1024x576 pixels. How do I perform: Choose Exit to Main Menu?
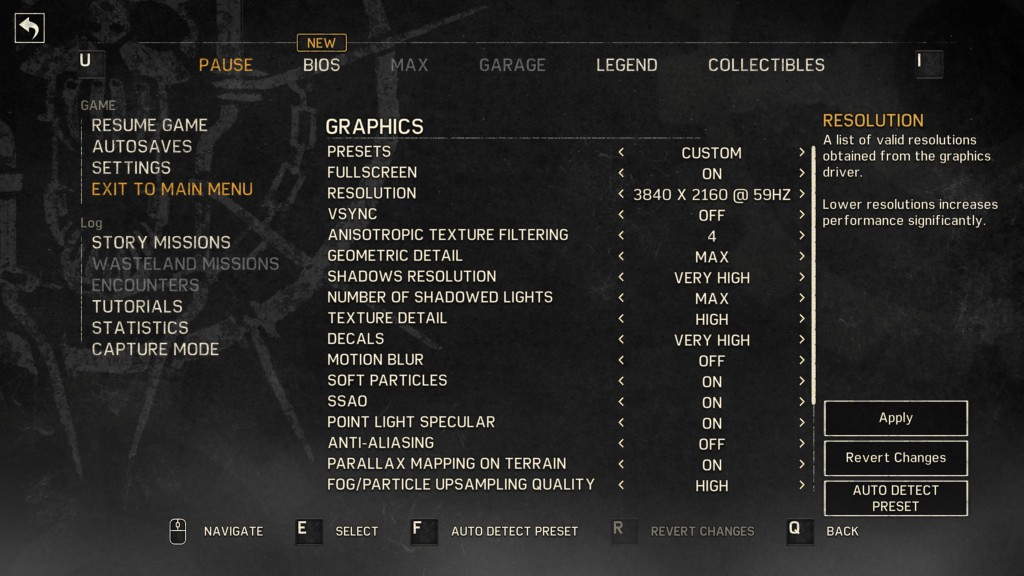click(172, 189)
